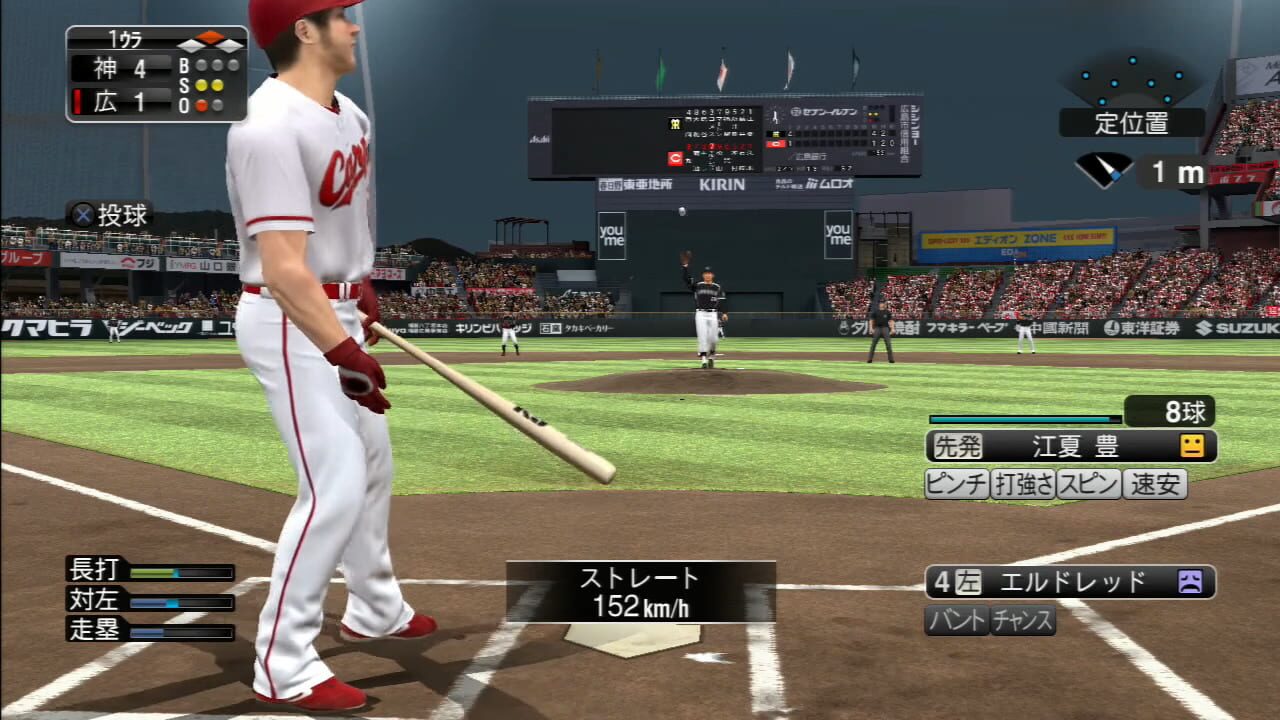This screenshot has height=720, width=1280.
Task: Click the fielder formation diagram icon
Action: (x=1131, y=79)
